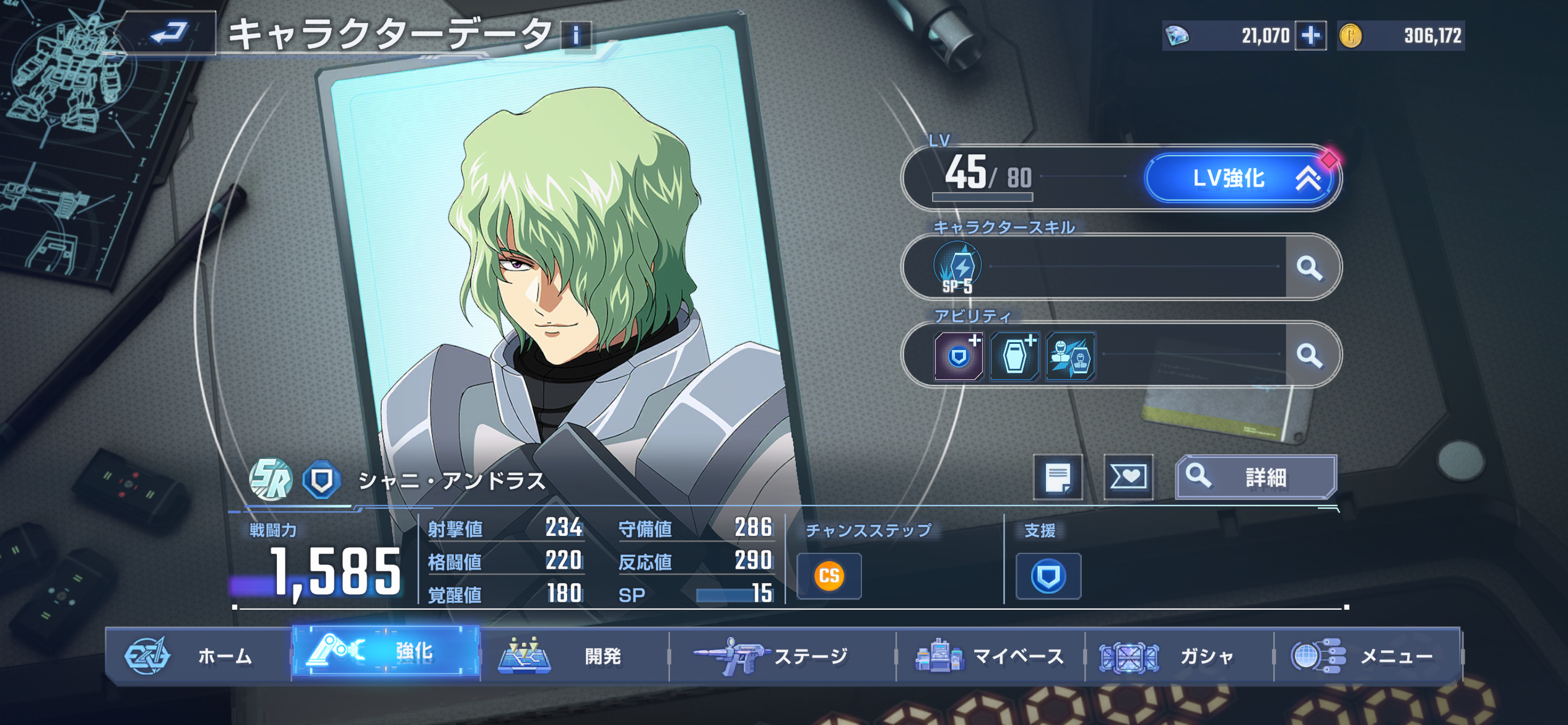Open the ステージ stage tab
The image size is (1568, 725).
click(x=782, y=656)
